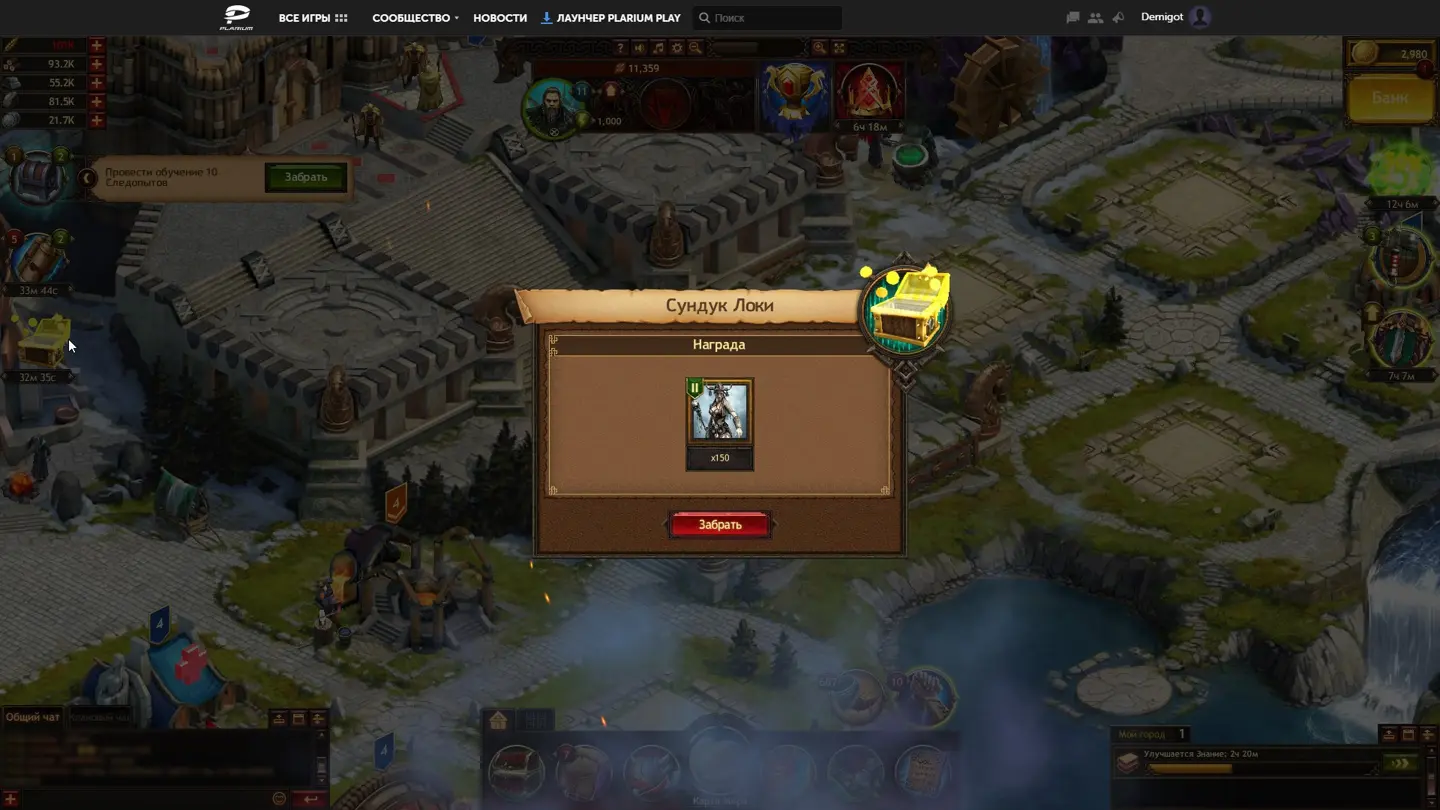Open the golden Loki chest timer icon
This screenshot has height=810, width=1440.
tap(45, 342)
